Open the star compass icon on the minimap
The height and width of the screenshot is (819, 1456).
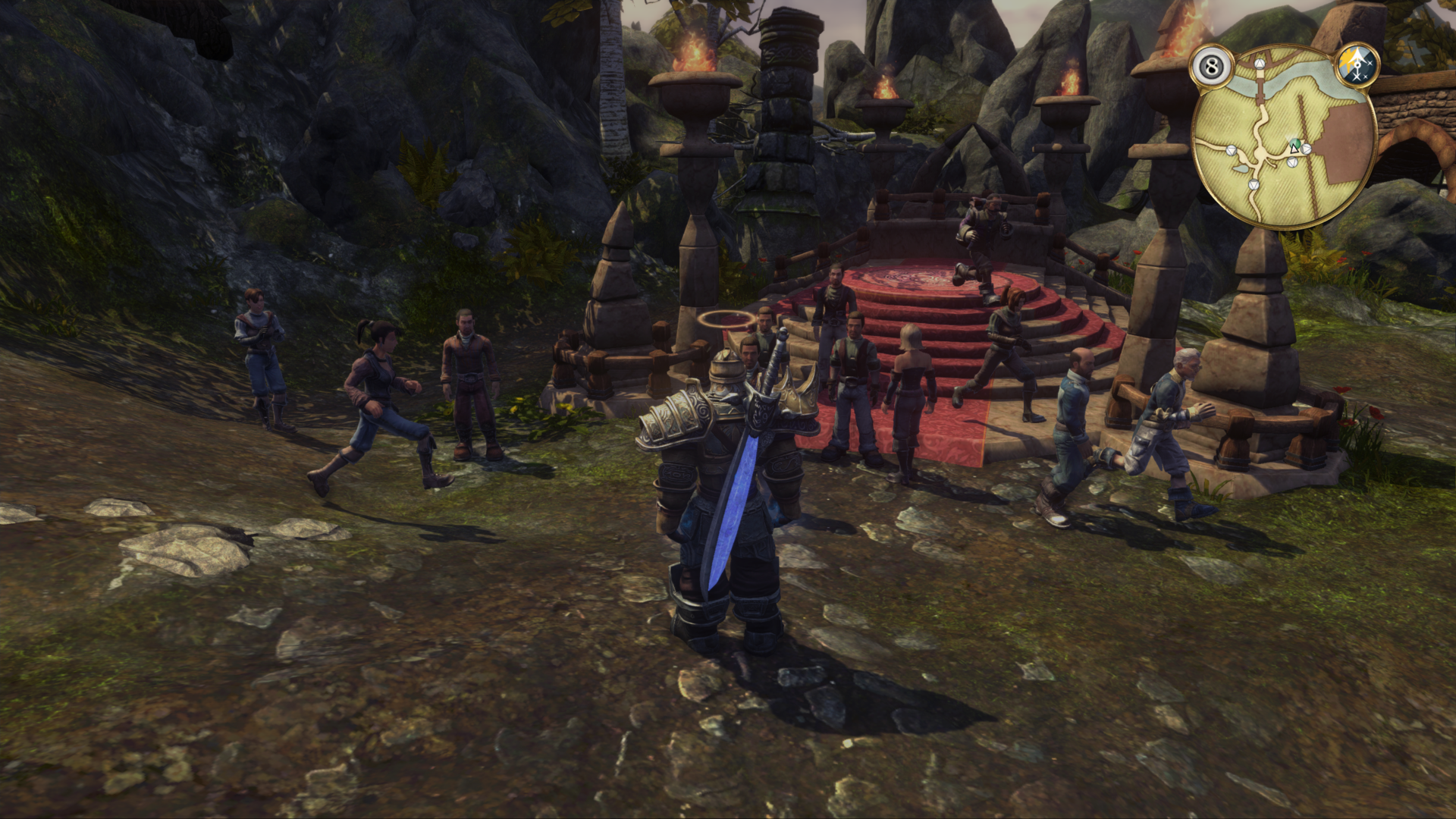click(1357, 67)
